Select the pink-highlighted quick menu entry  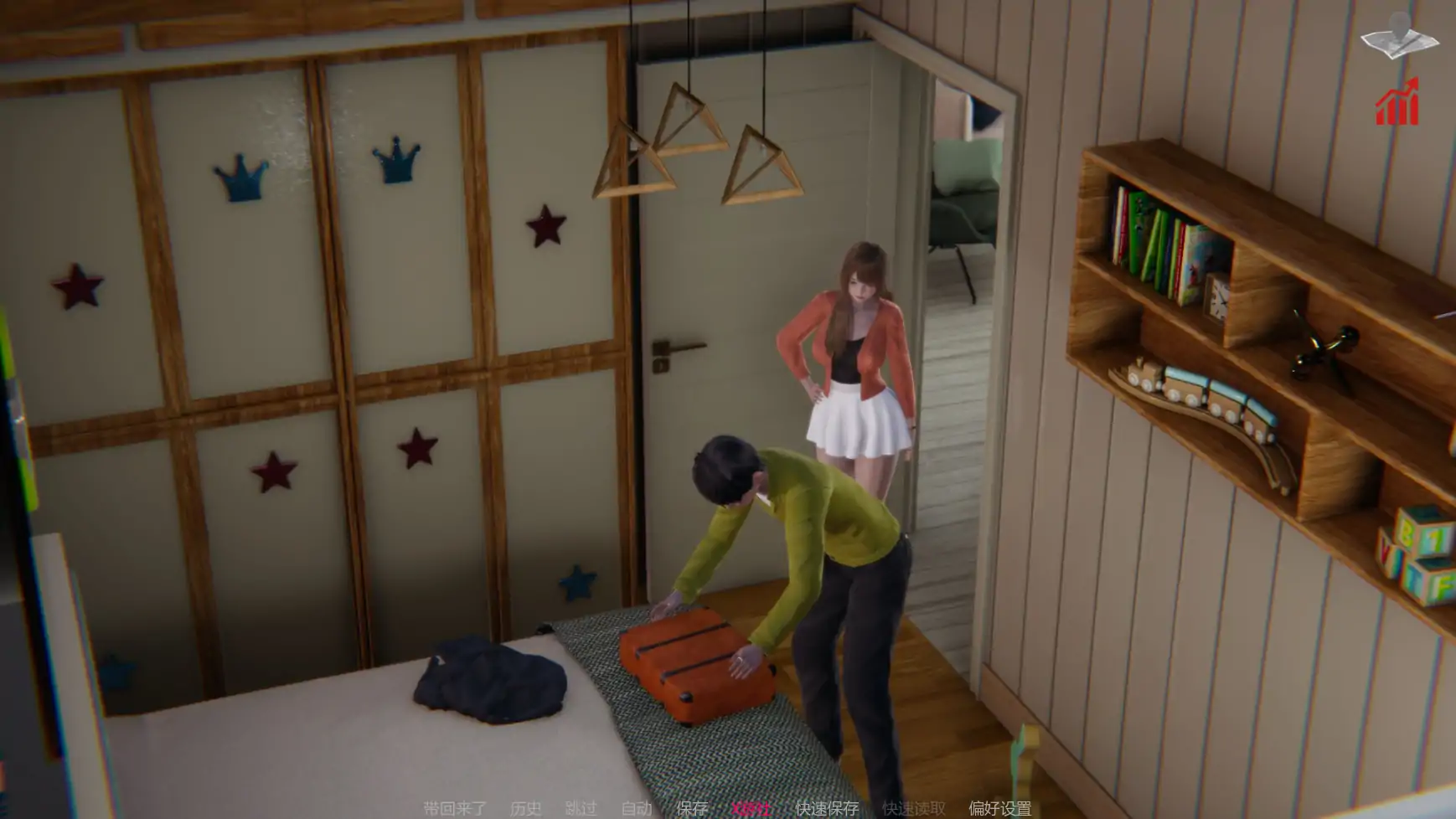pyautogui.click(x=750, y=808)
